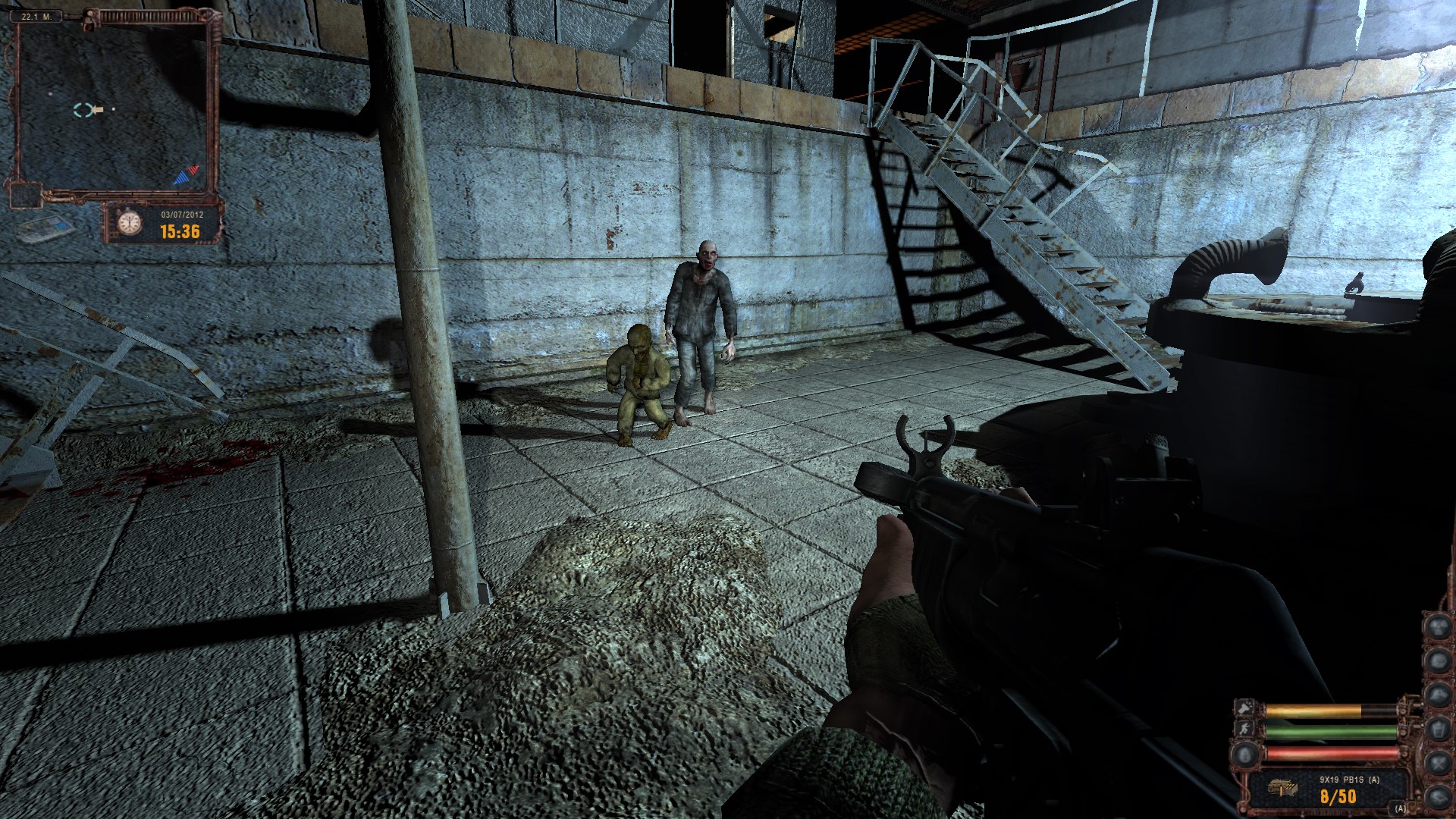Viewport: 1456px width, 819px height.
Task: Click the running man stamina icon
Action: coord(1246,730)
